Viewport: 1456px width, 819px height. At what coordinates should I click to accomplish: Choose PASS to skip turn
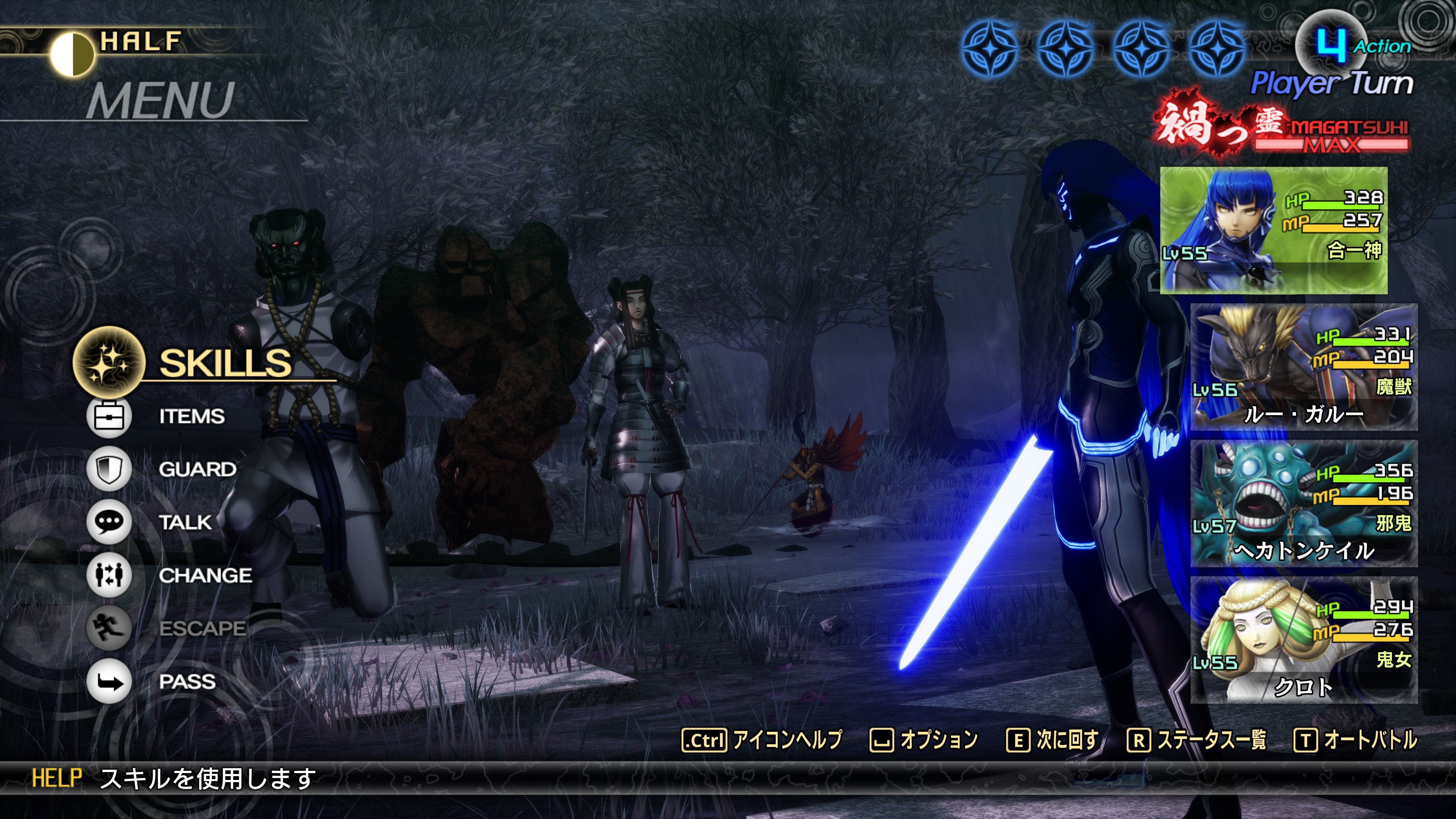tap(187, 682)
